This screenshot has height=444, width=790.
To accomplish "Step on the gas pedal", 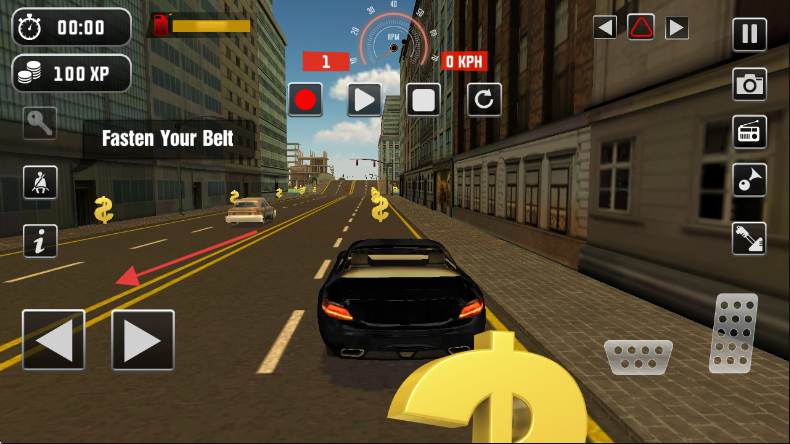I will pyautogui.click(x=733, y=333).
